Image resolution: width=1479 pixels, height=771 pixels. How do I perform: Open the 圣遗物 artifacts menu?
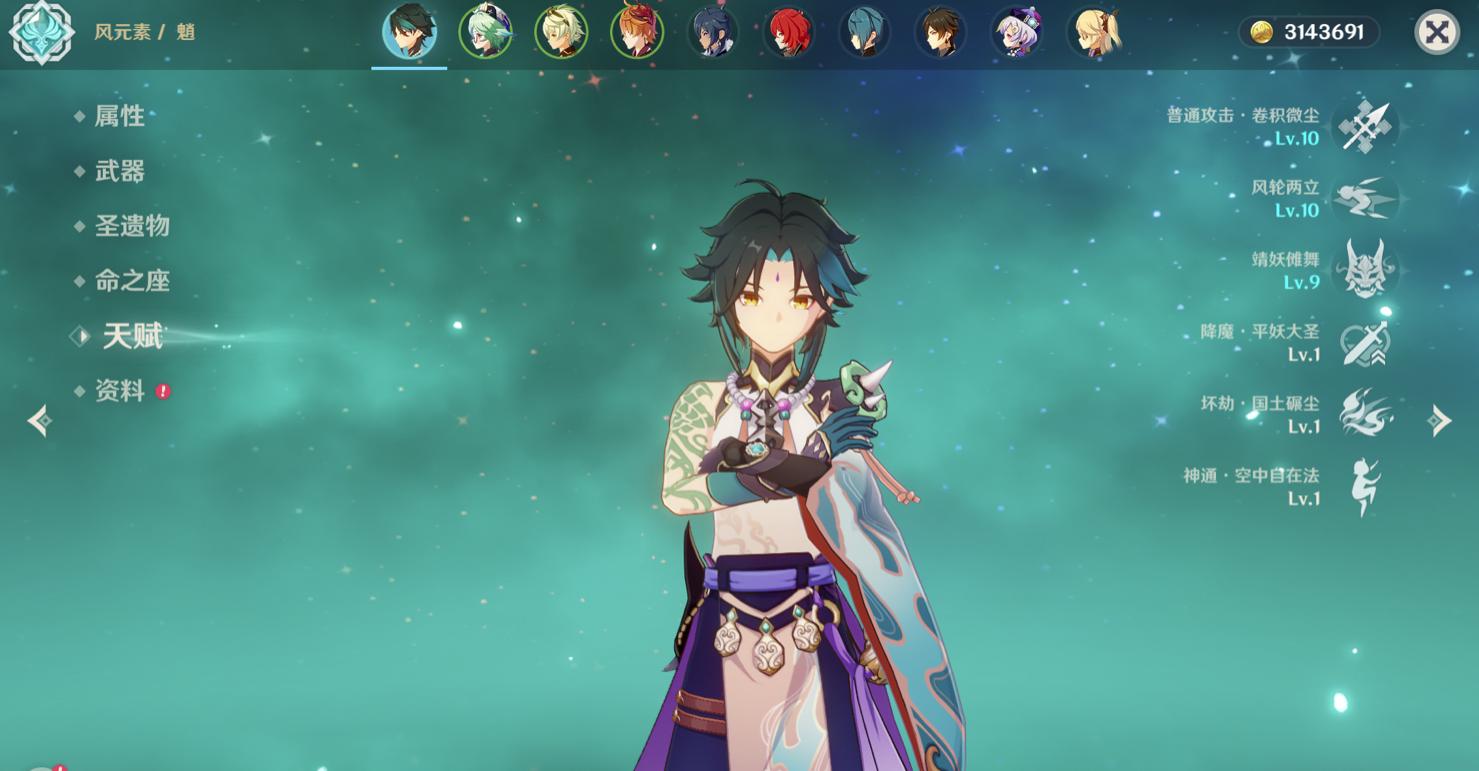pyautogui.click(x=131, y=226)
